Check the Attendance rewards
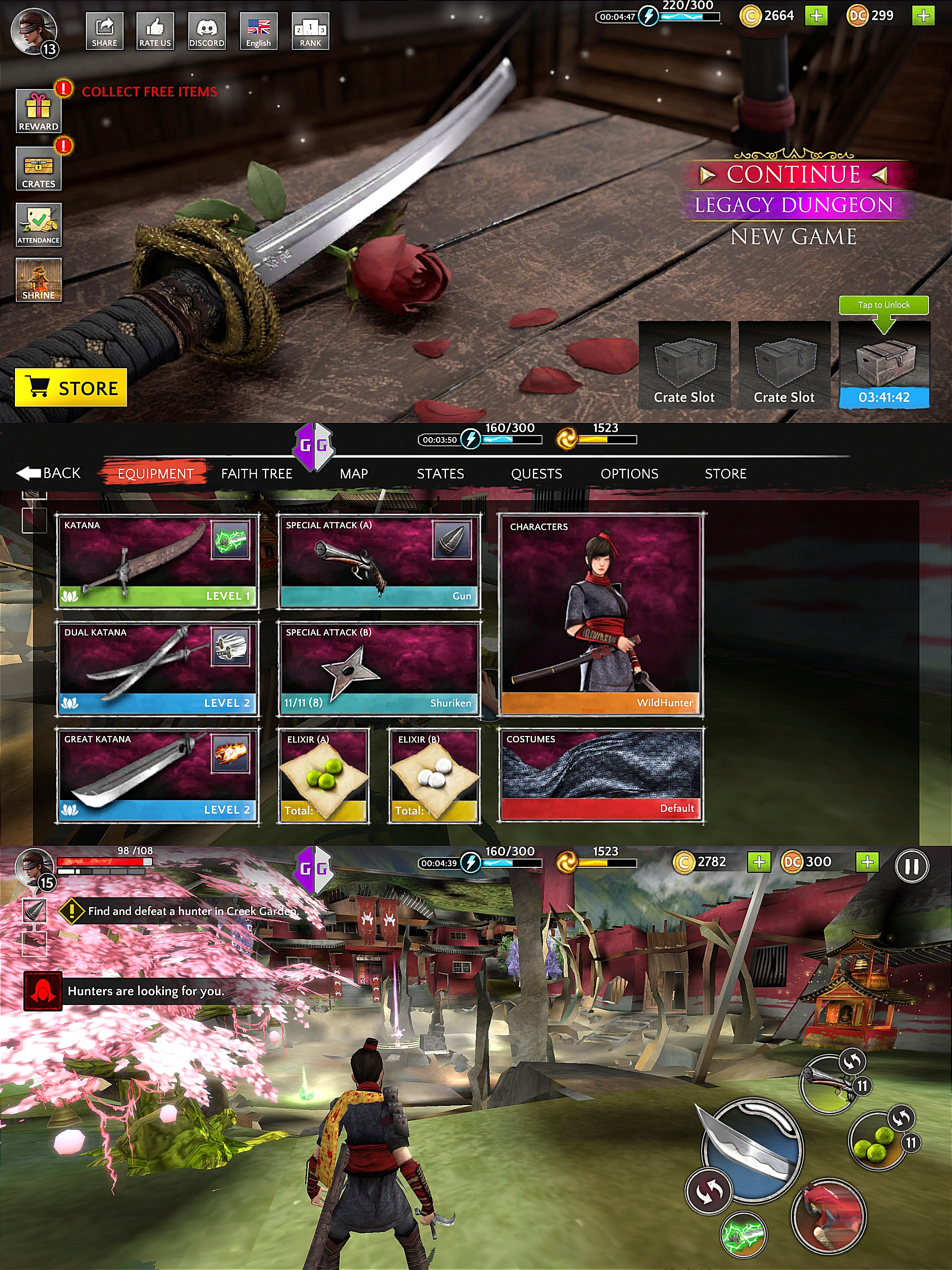The image size is (952, 1270). pos(38,224)
